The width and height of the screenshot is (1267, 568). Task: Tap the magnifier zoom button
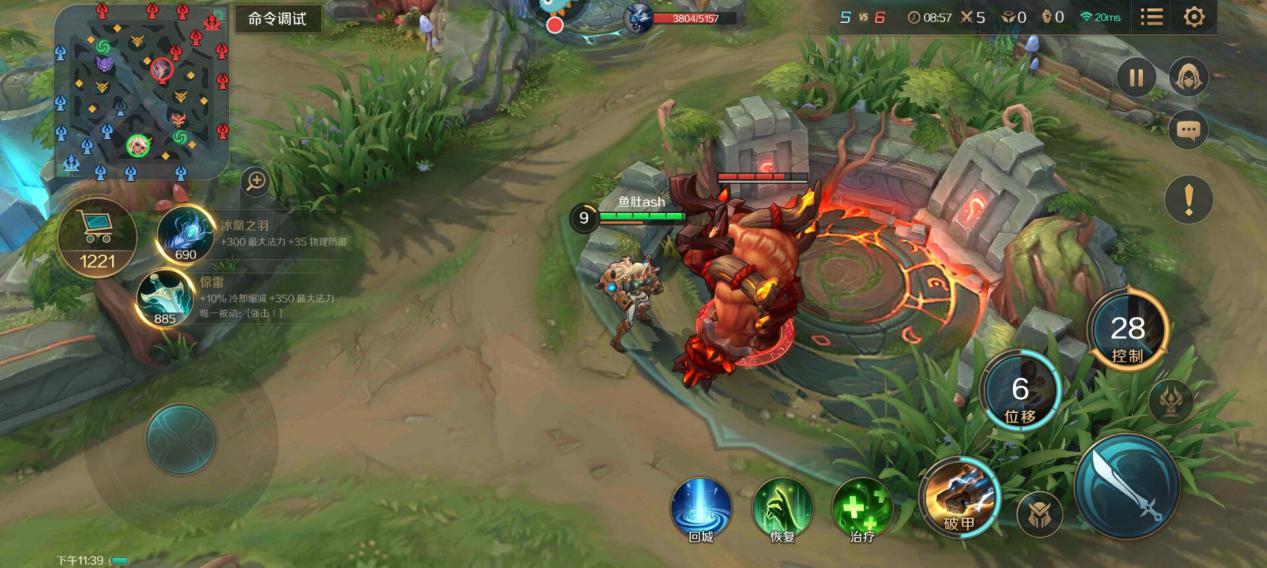click(x=256, y=181)
